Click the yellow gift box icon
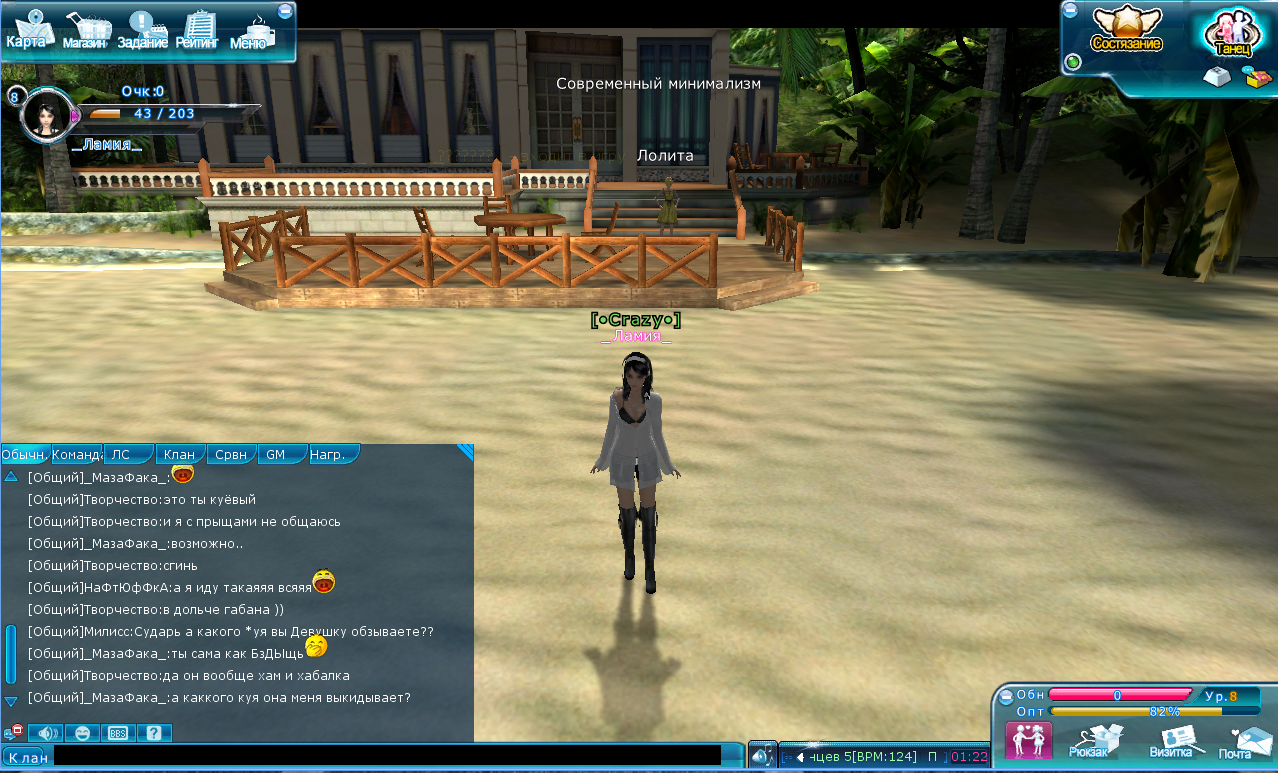This screenshot has height=773, width=1278. click(1255, 77)
